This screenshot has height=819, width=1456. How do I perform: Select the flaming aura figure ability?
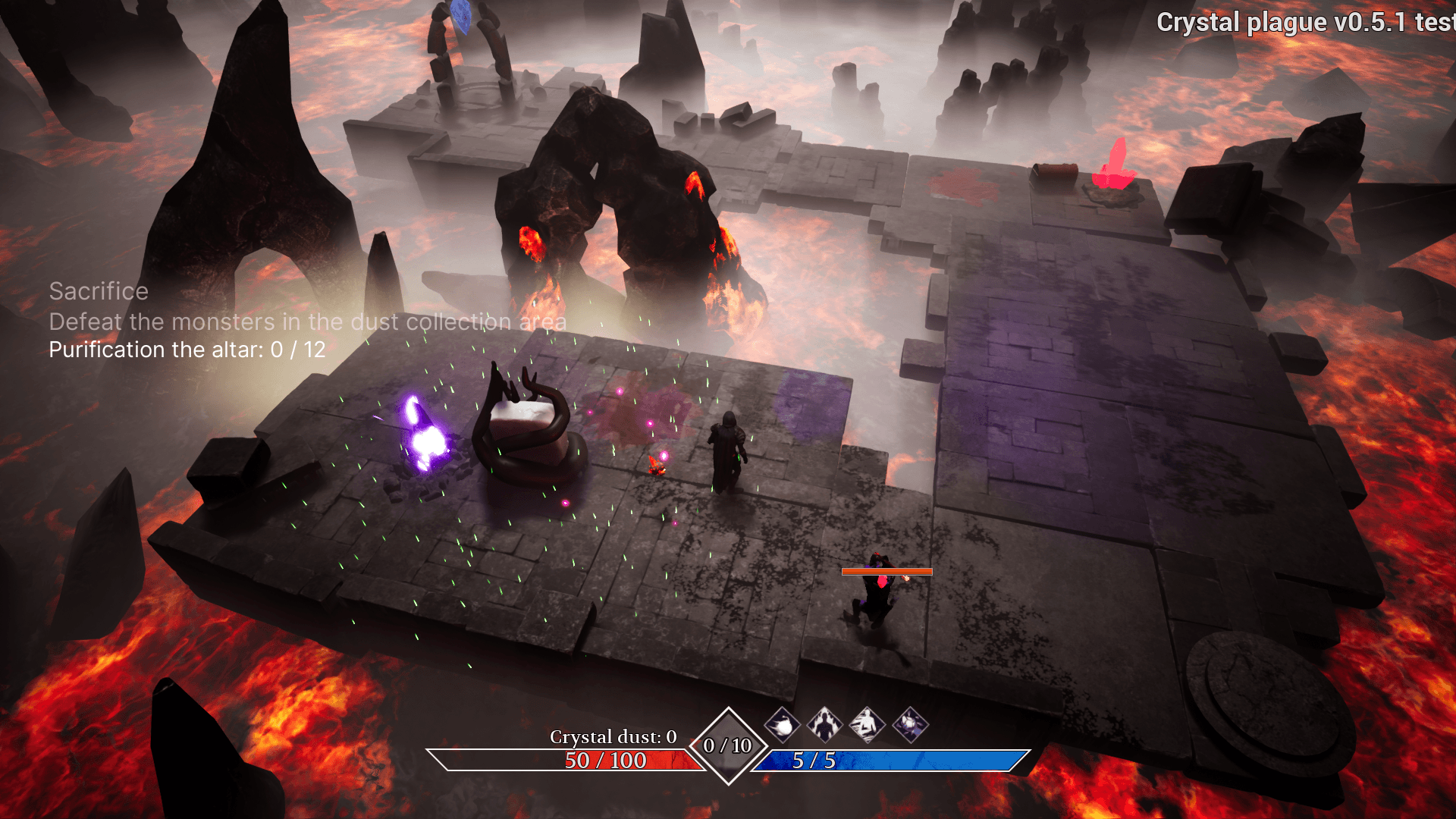coord(824,725)
